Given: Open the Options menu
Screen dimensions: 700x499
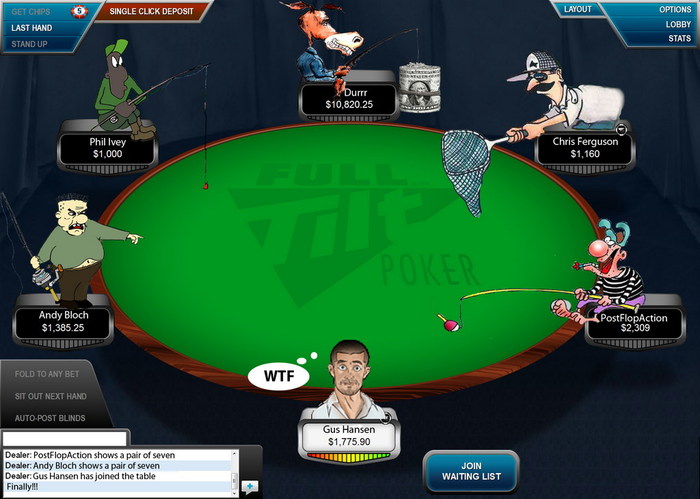Looking at the screenshot, I should pos(674,9).
